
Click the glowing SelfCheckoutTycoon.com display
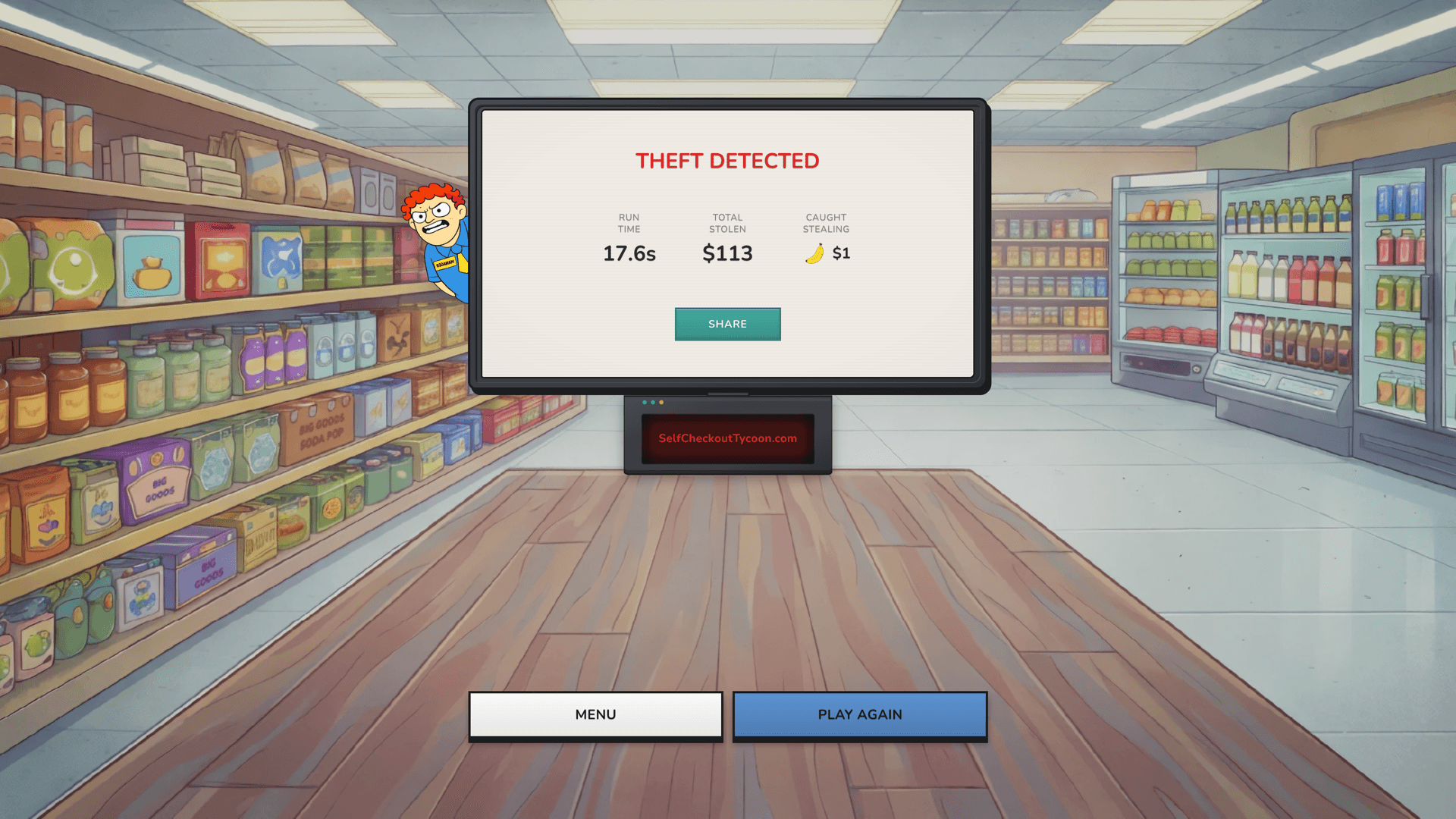tap(727, 438)
